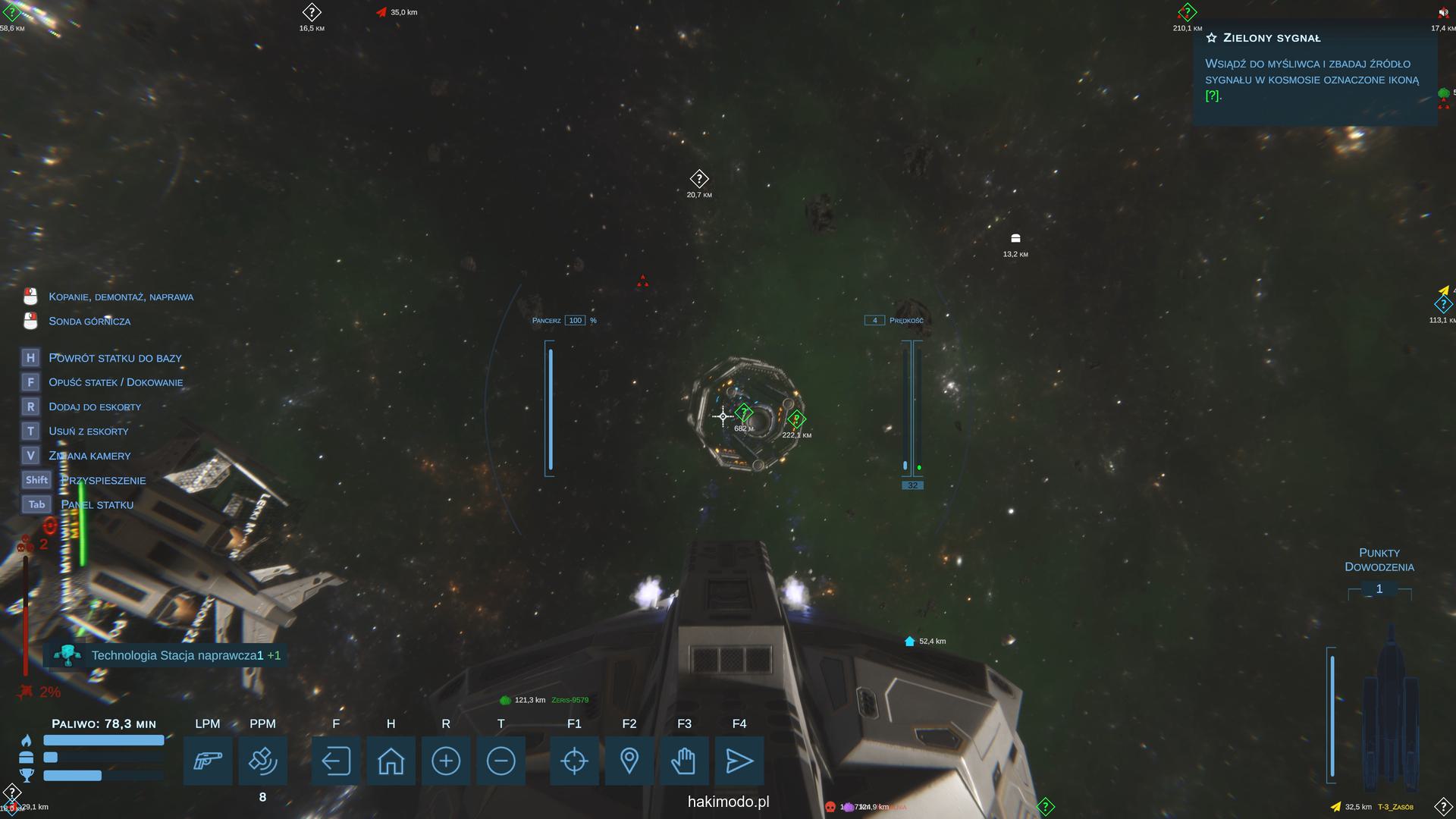Screen dimensions: 1456x819
Task: Click the paper plane move command
Action: [x=739, y=761]
